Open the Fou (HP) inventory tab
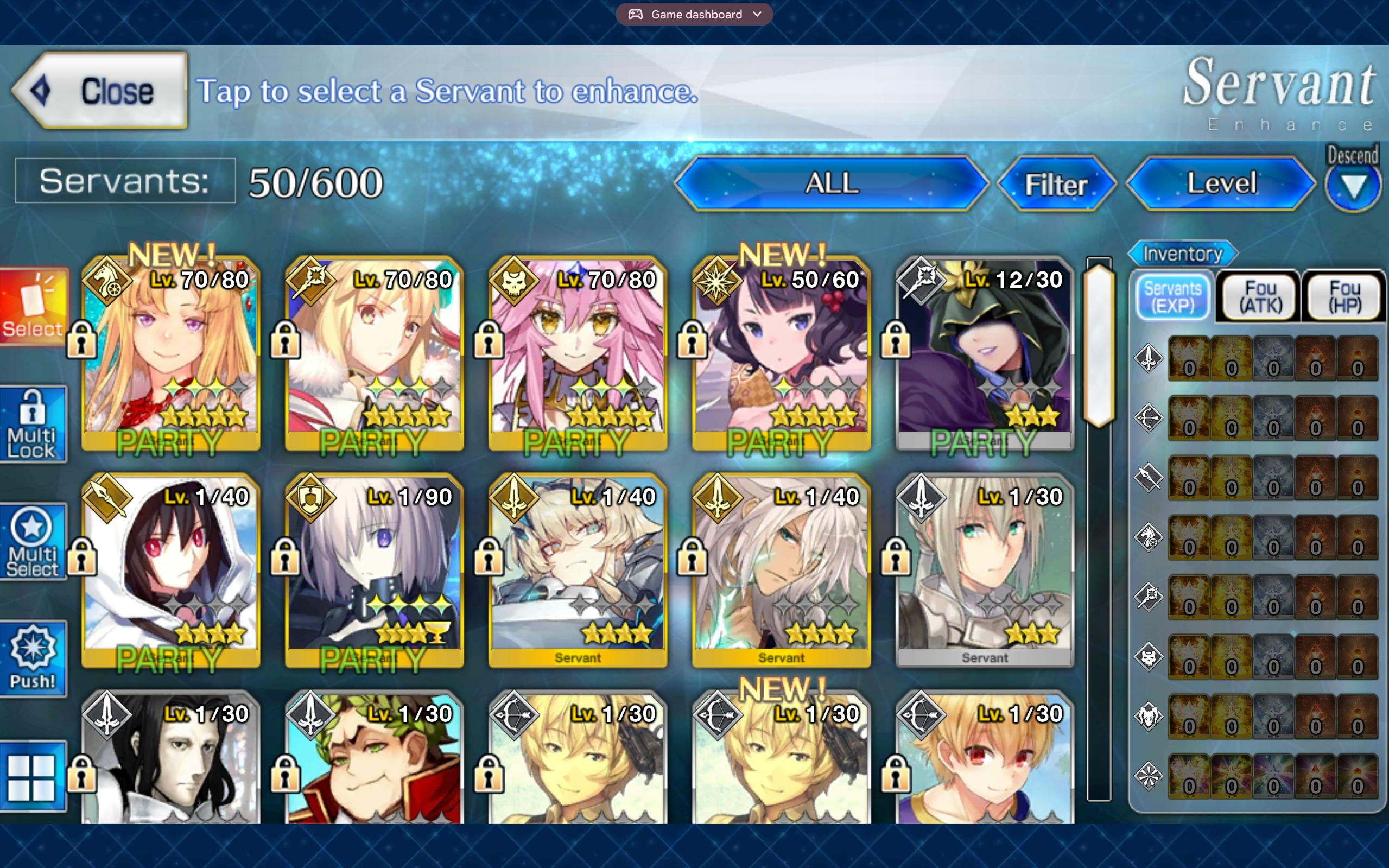The height and width of the screenshot is (868, 1389). (x=1345, y=297)
